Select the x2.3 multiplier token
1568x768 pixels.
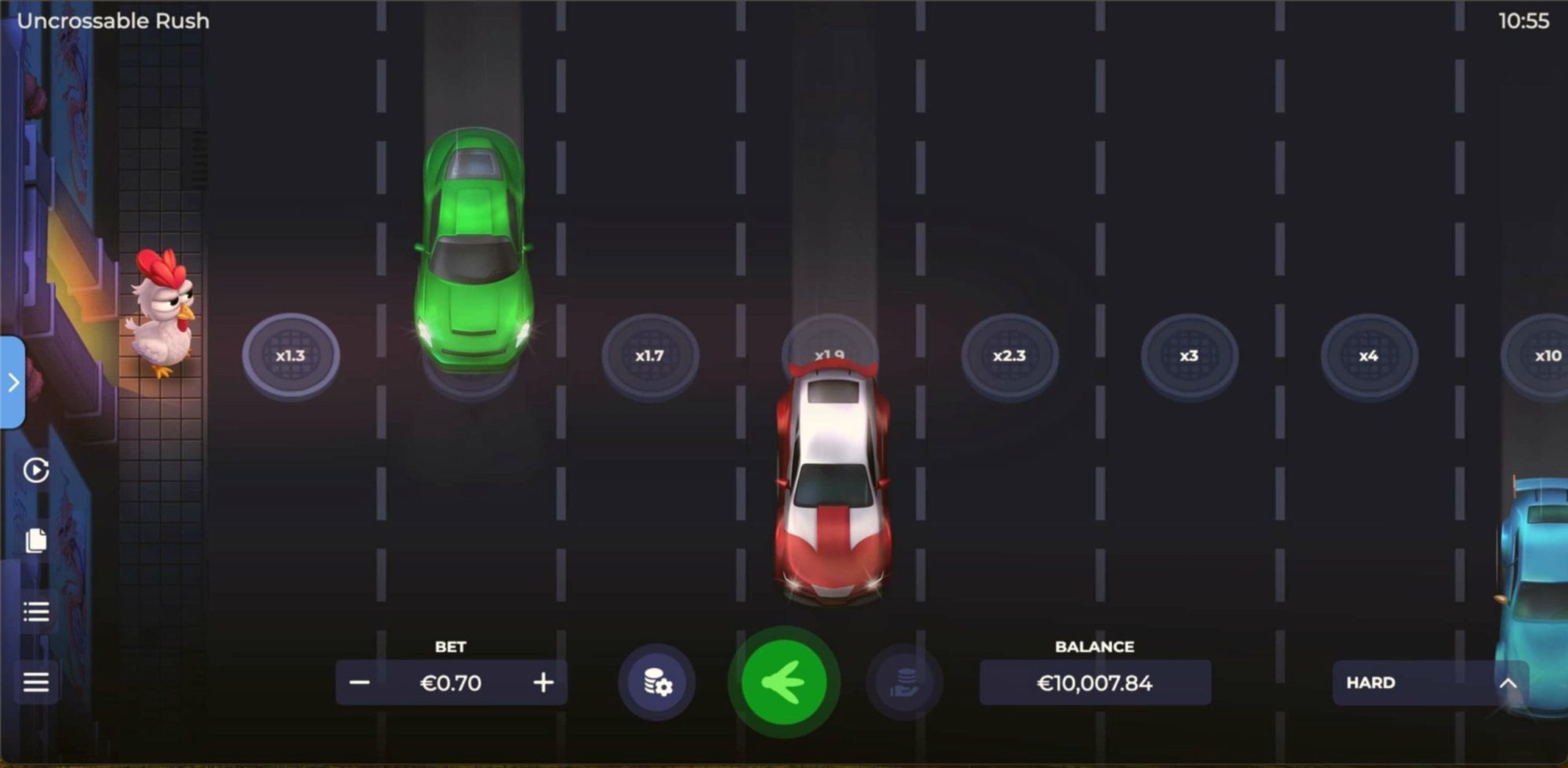tap(1011, 355)
